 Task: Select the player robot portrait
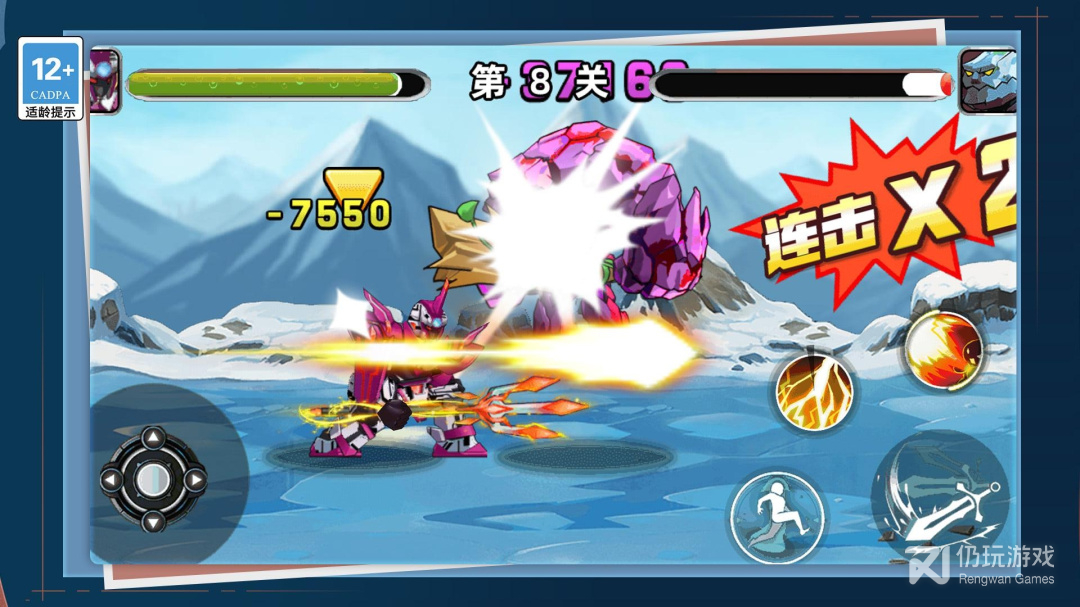pyautogui.click(x=105, y=81)
